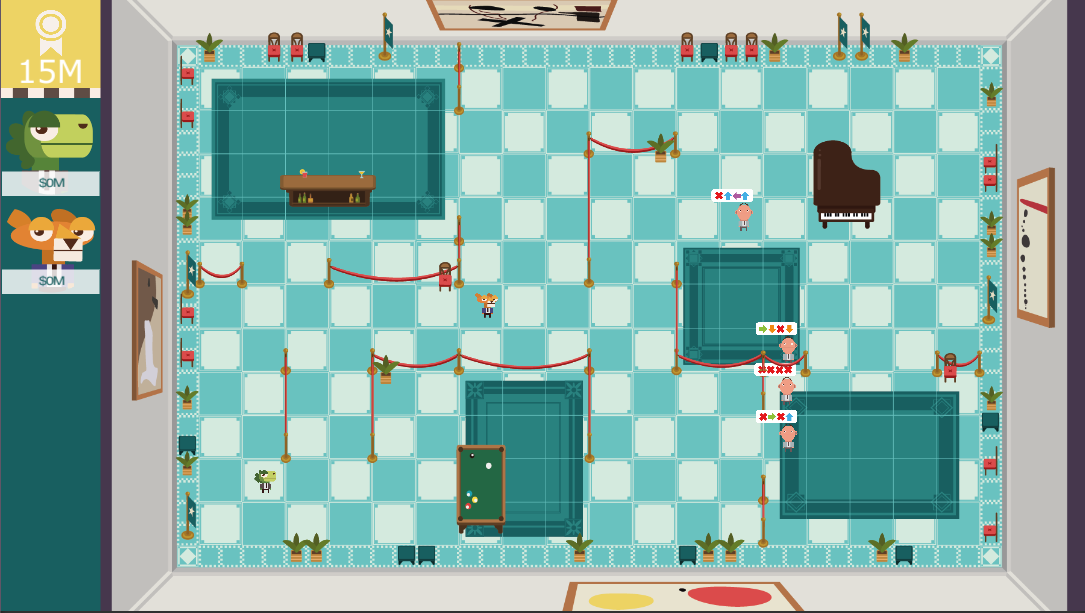Select the green dinosaur player portrait
The height and width of the screenshot is (613, 1085).
(x=50, y=139)
